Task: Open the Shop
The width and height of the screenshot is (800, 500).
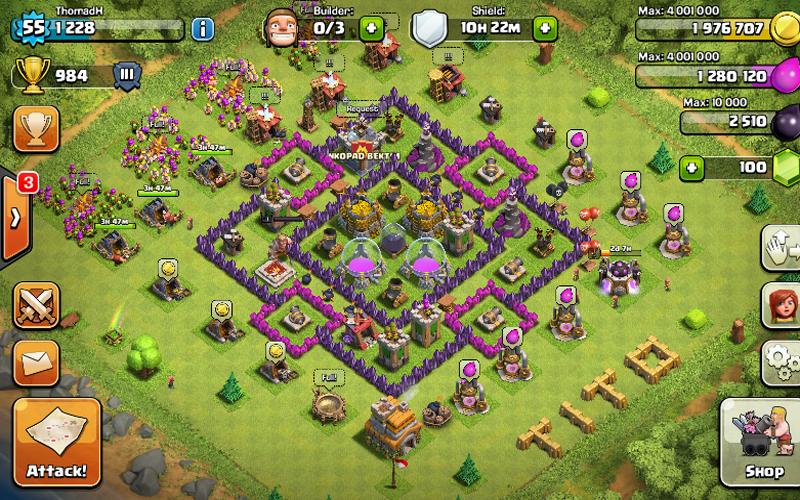Action: coord(764,440)
